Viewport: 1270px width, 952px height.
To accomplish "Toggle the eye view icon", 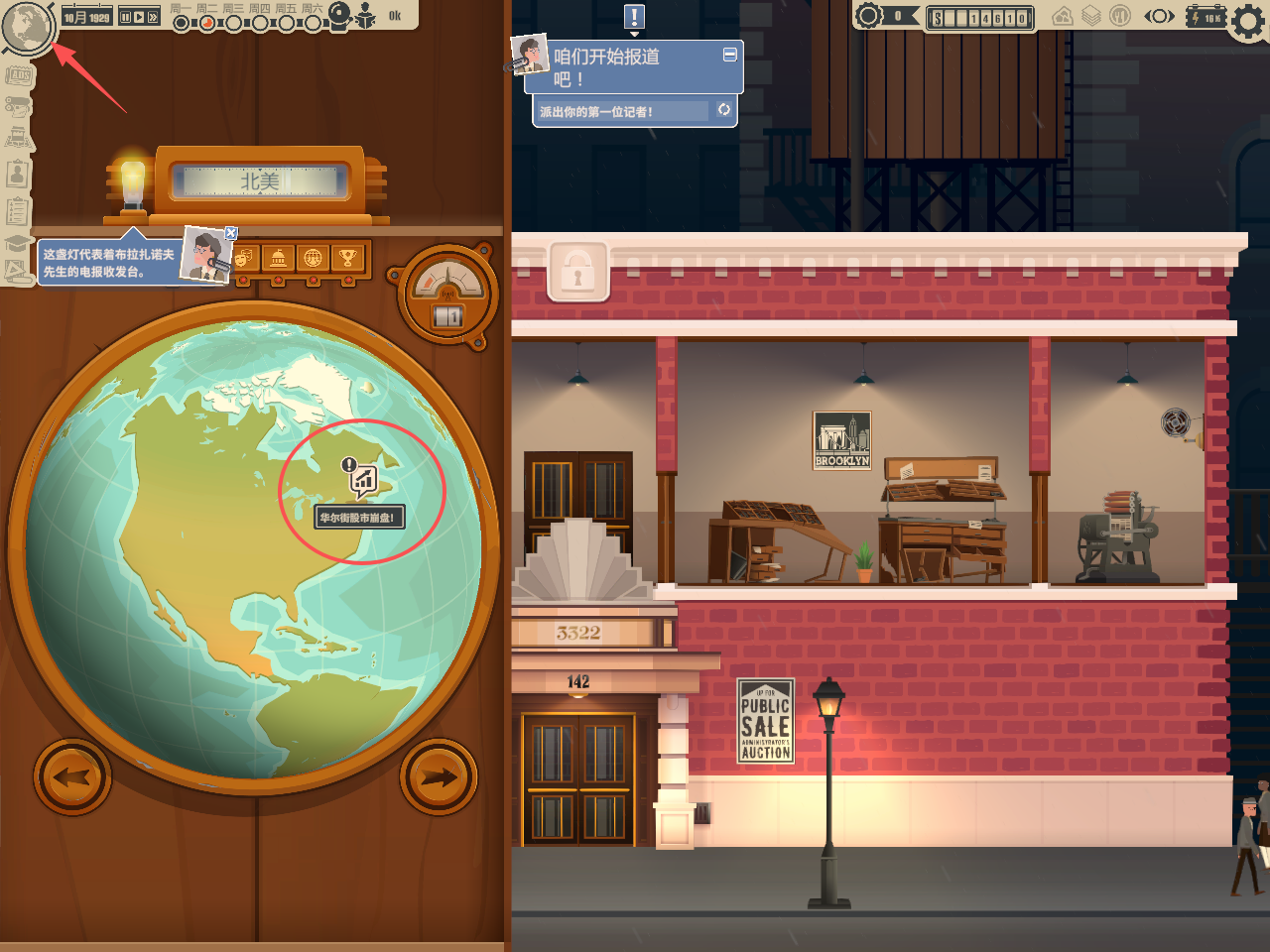I will (x=1159, y=16).
